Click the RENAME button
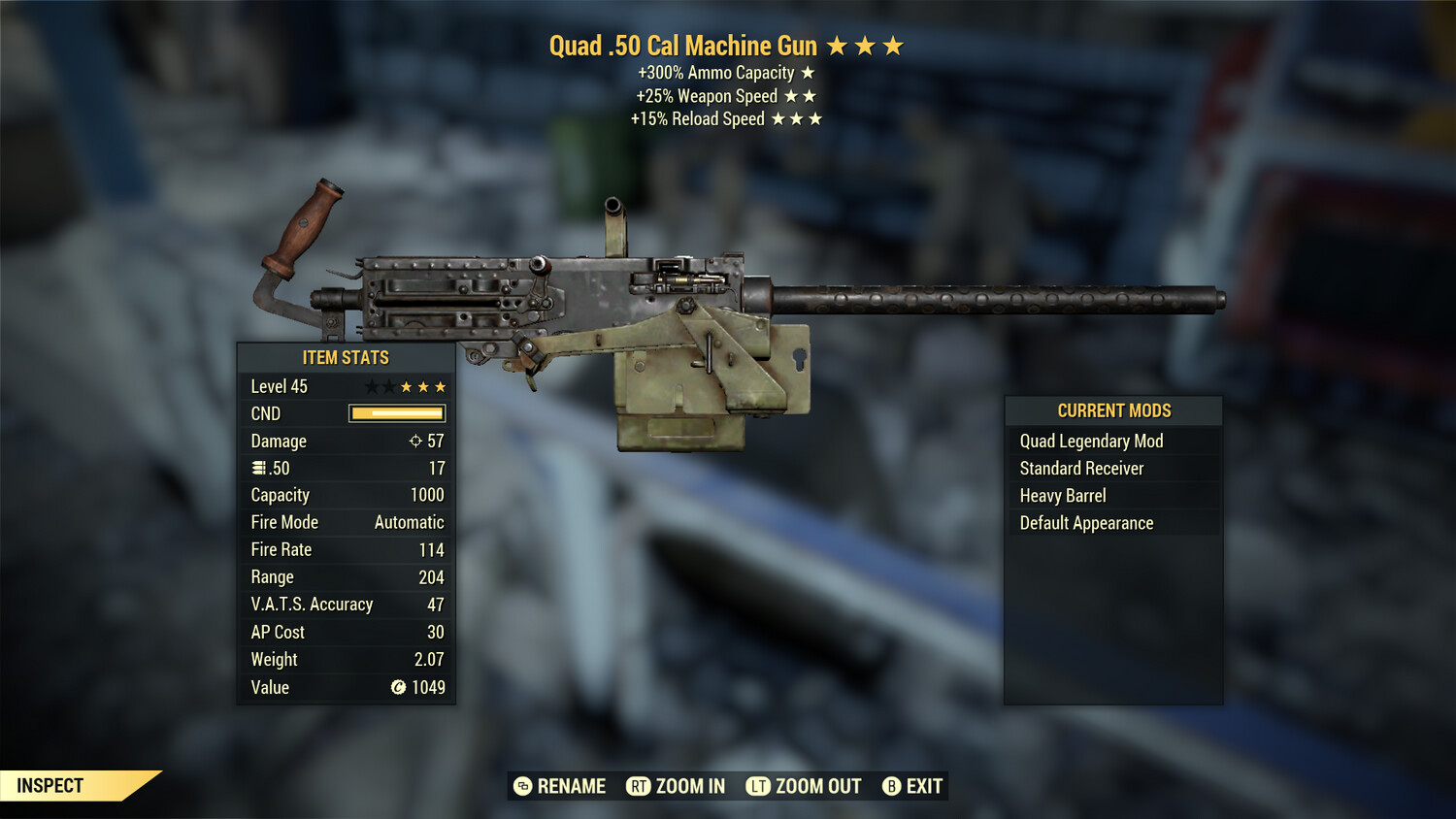Screen dimensions: 1456x819 (x=572, y=786)
